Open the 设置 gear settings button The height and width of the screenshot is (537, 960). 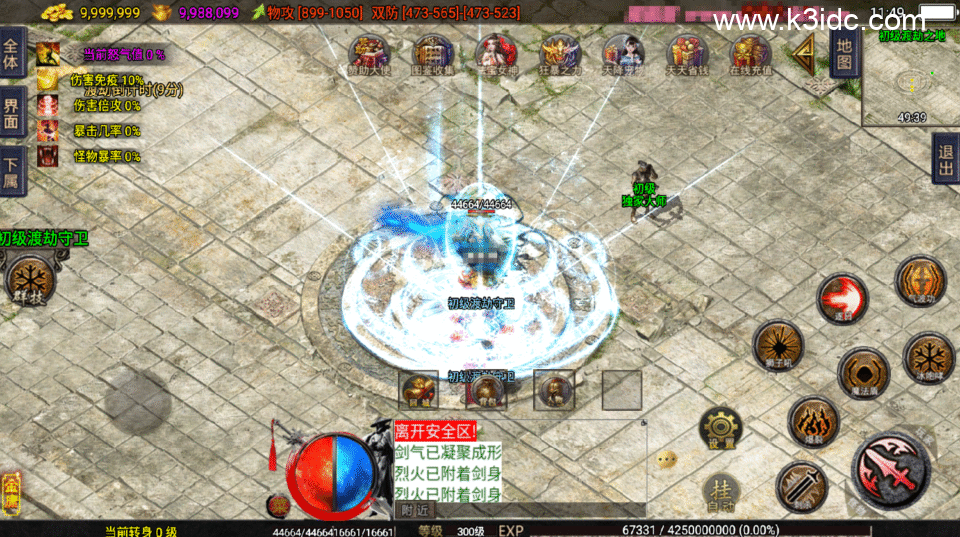(x=719, y=427)
